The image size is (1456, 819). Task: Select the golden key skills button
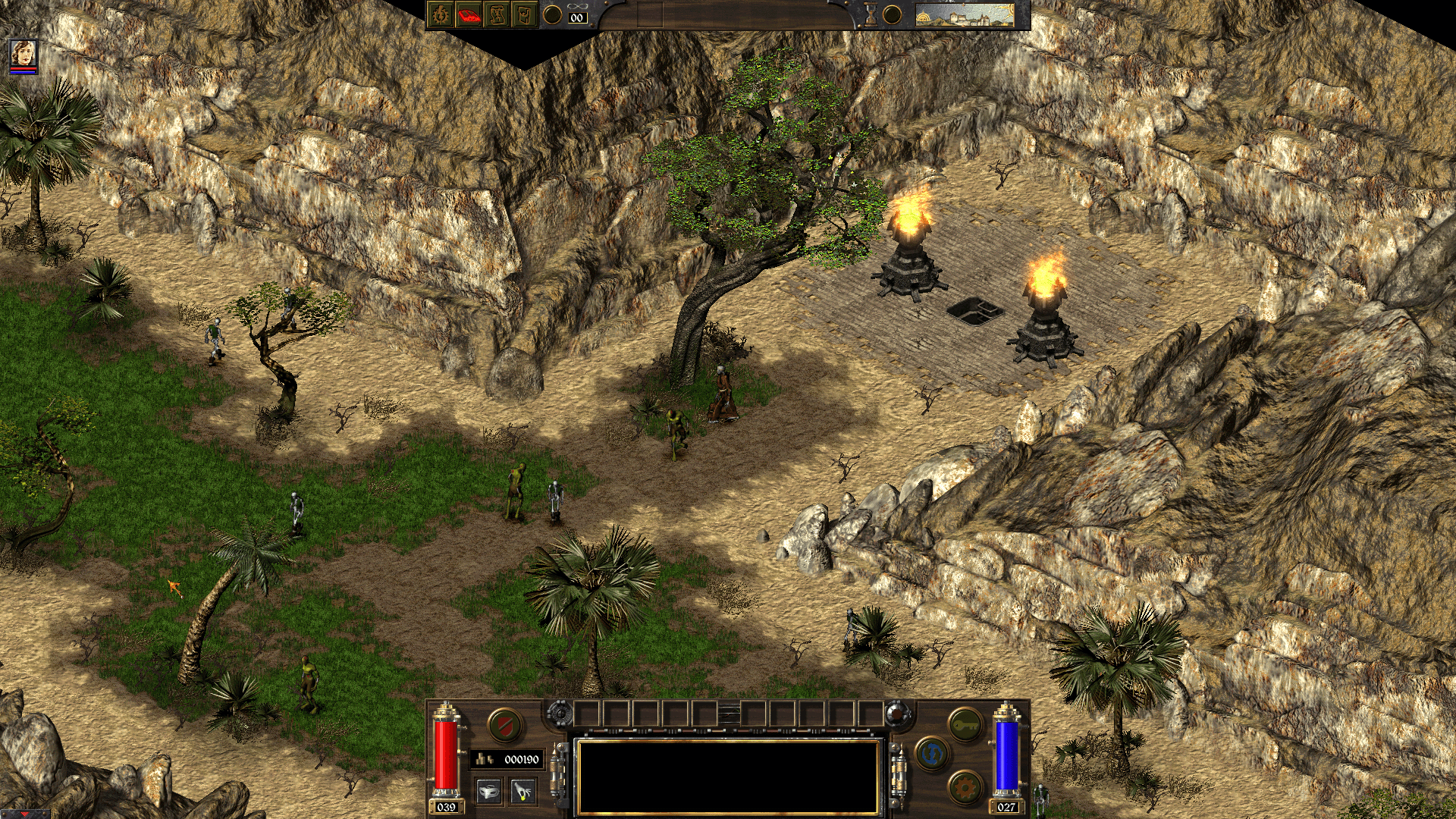click(x=965, y=724)
